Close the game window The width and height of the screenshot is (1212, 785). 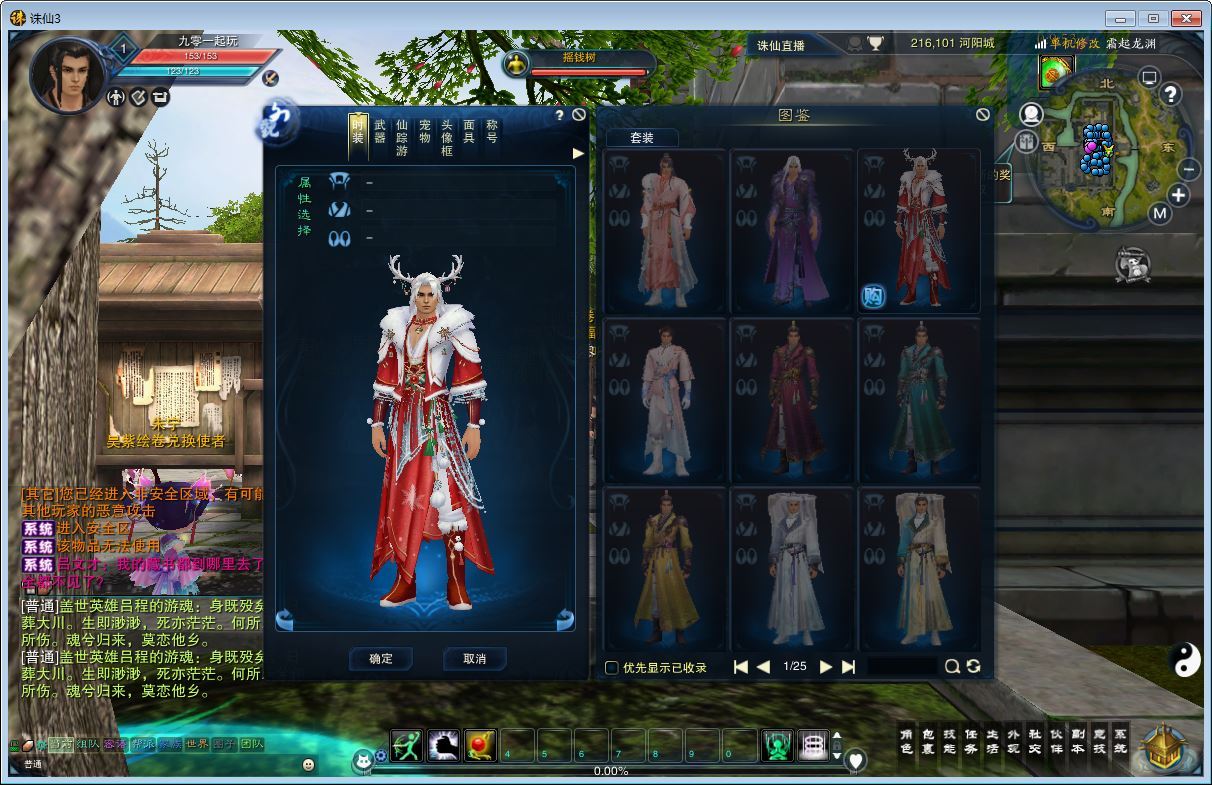(1185, 18)
